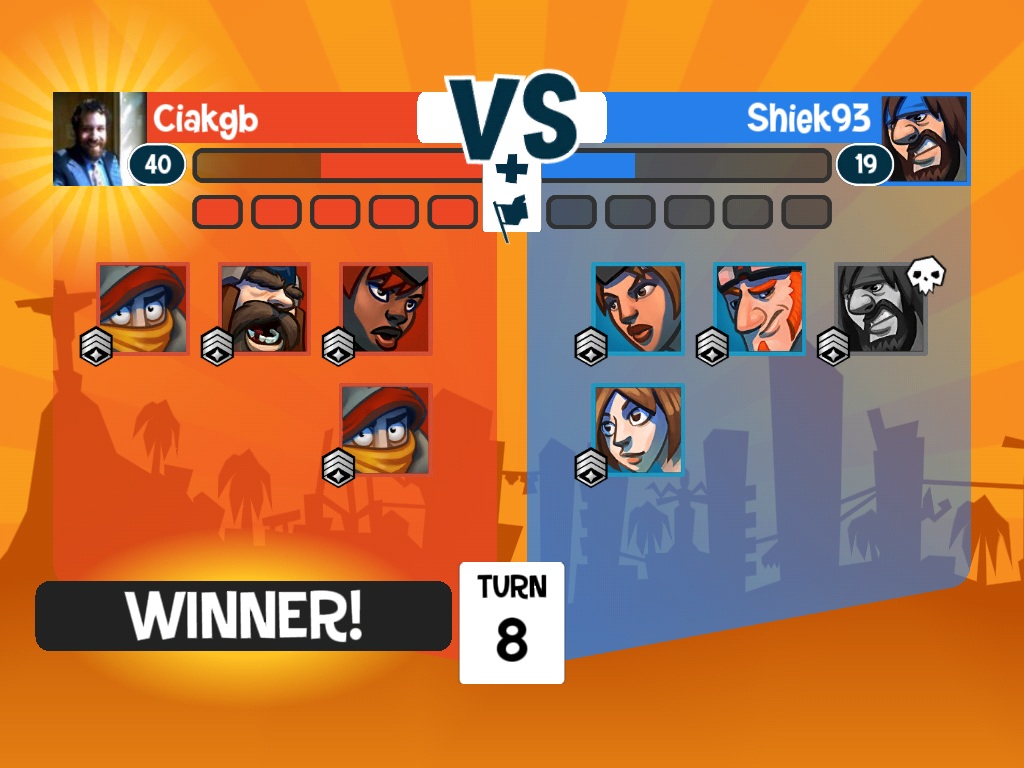View Shiek93's bandana avatar
Viewport: 1024px width, 768px height.
click(x=925, y=139)
